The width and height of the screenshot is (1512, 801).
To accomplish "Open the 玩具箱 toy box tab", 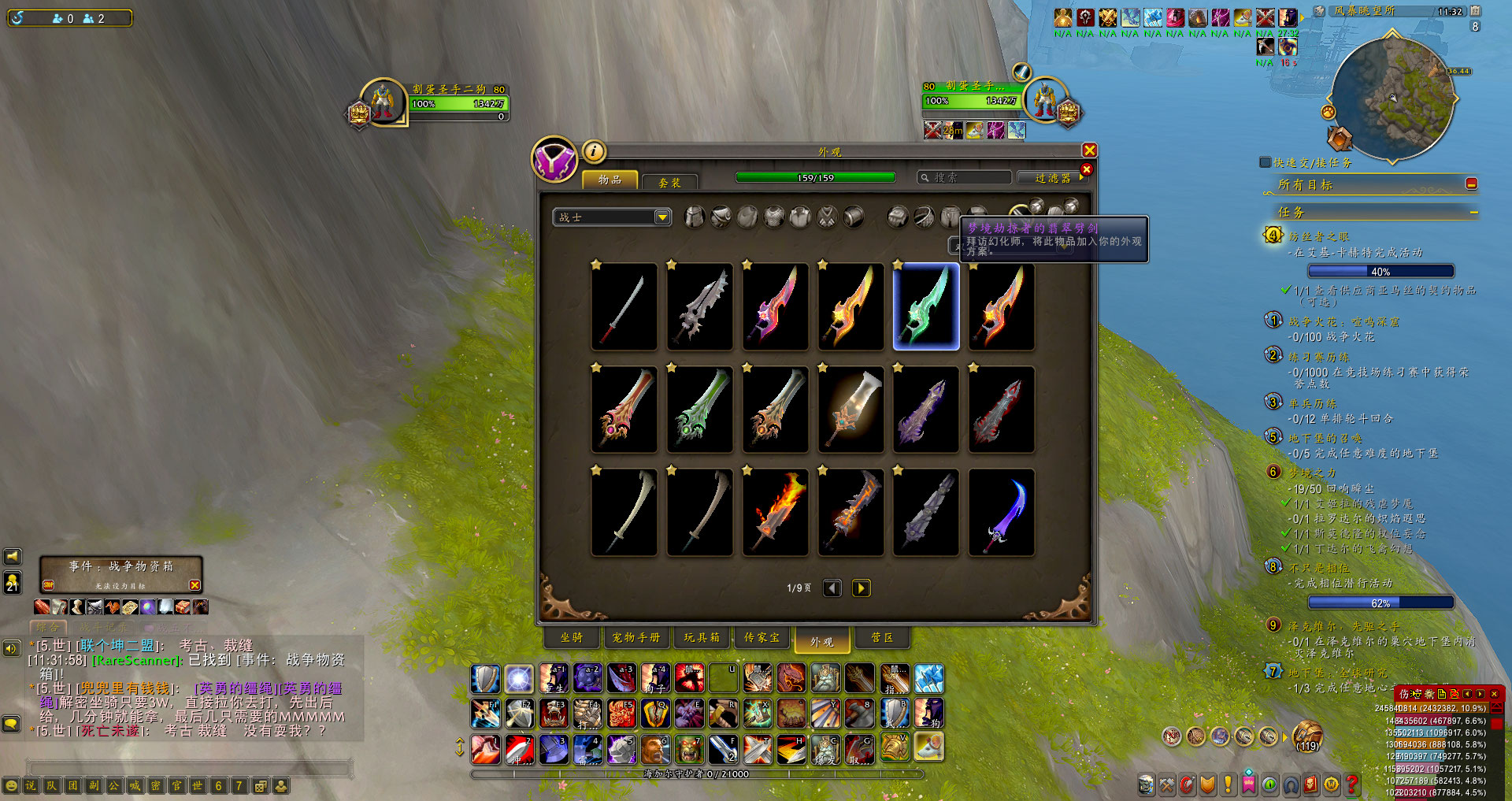I will [702, 638].
